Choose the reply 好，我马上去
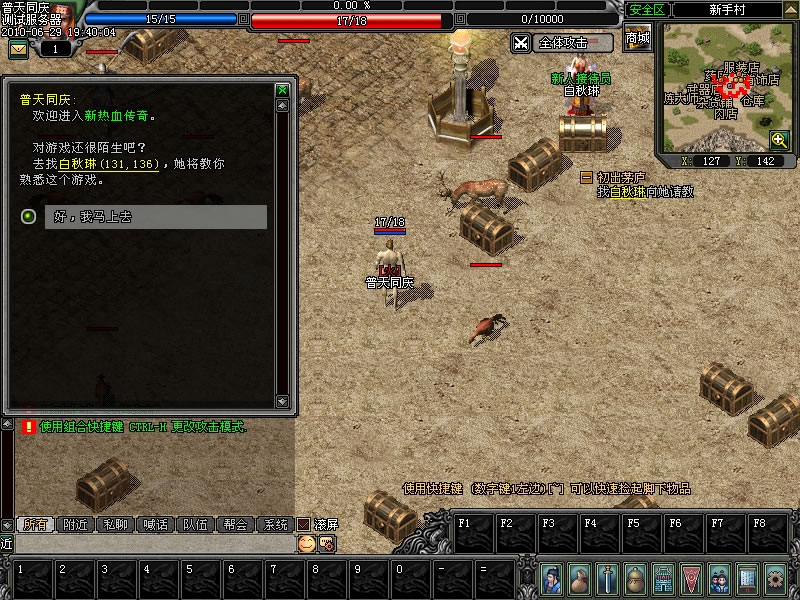This screenshot has width=800, height=600. (x=155, y=217)
